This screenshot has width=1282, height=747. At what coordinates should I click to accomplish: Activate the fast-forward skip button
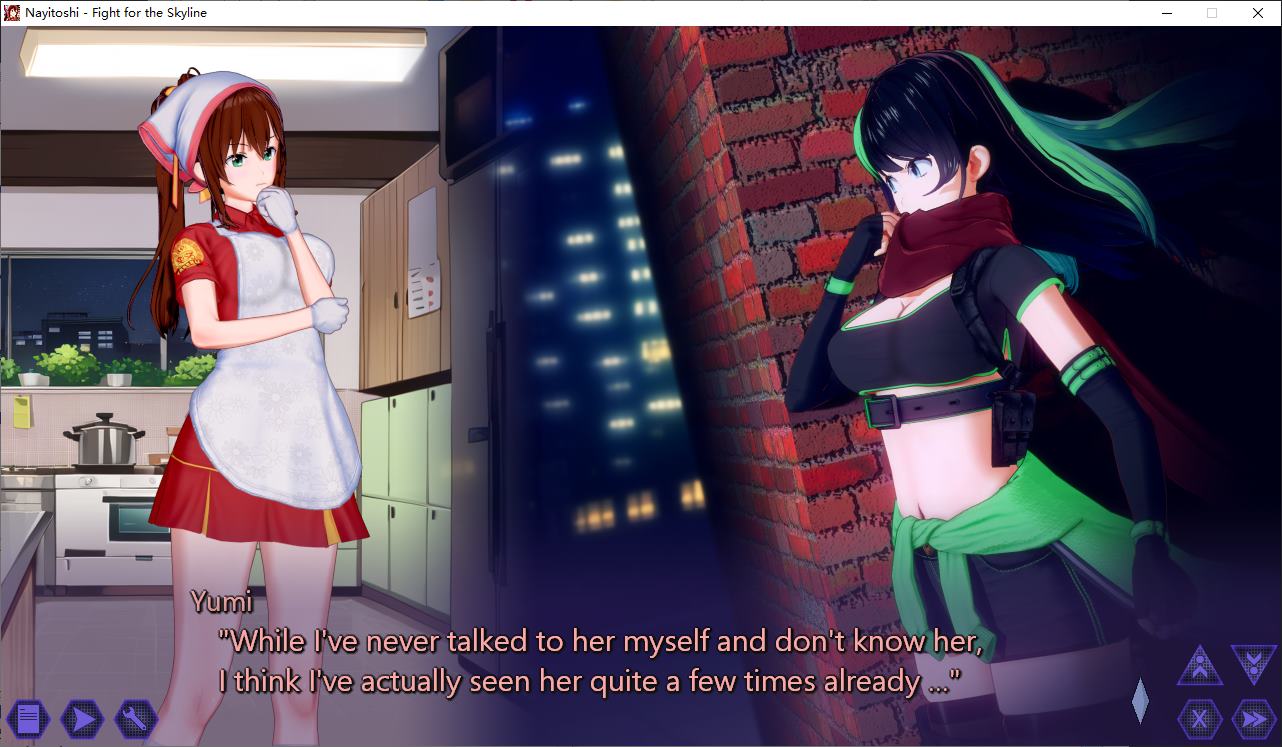(x=1253, y=718)
